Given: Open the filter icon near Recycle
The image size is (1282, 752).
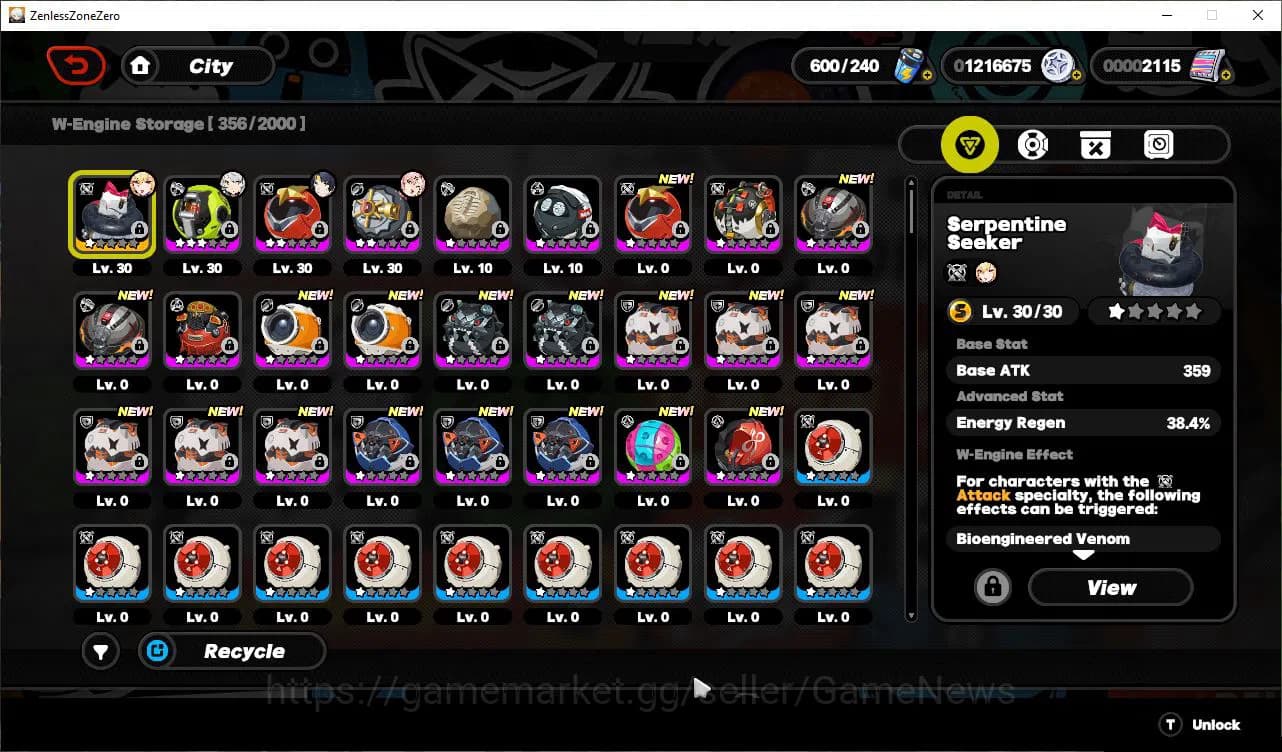Looking at the screenshot, I should tap(100, 651).
